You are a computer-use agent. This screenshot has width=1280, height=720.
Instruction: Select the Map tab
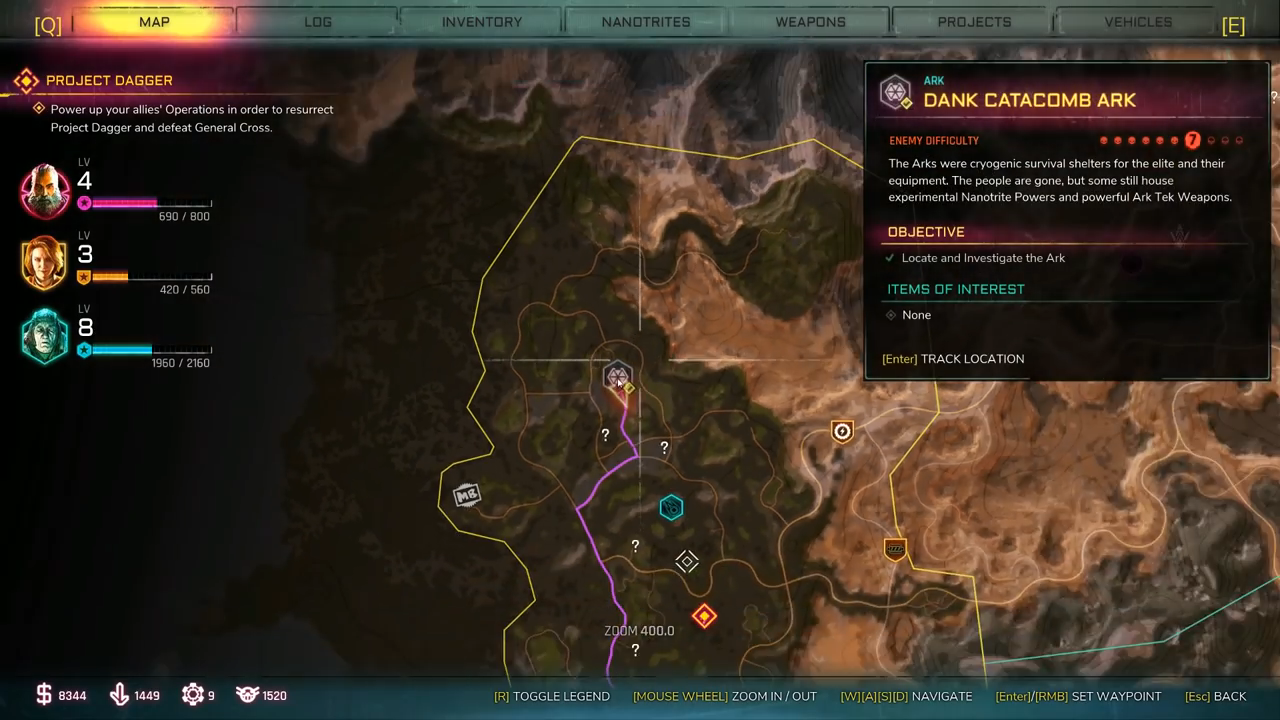(x=154, y=22)
